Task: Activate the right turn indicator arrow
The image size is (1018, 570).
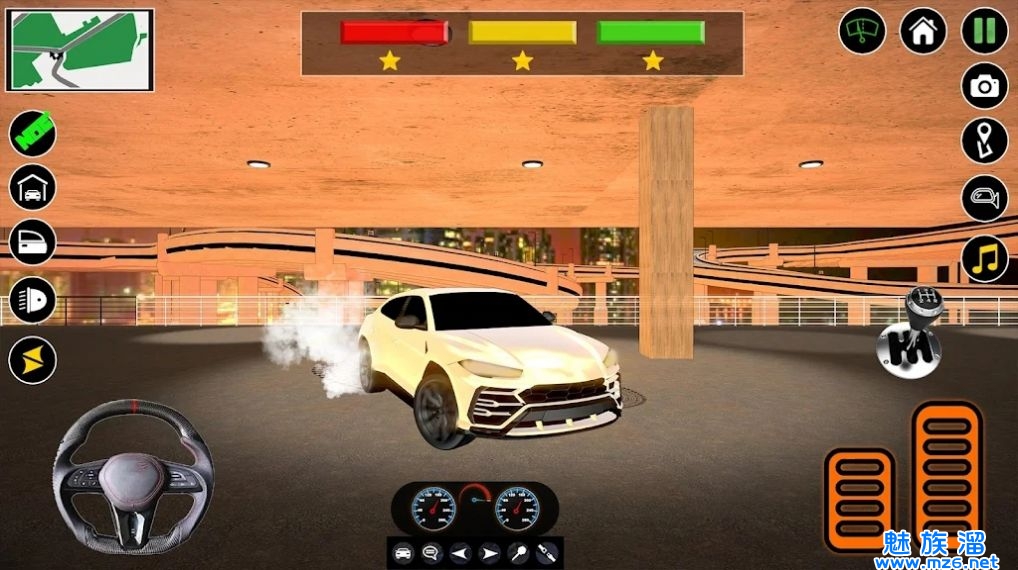Action: tap(489, 553)
